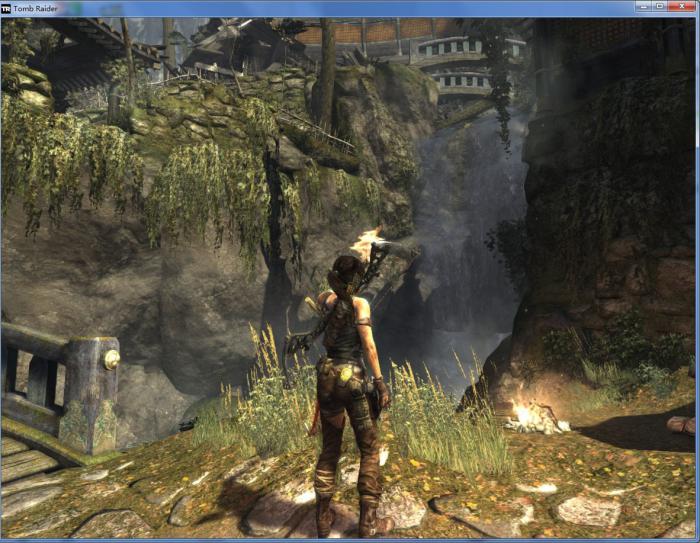Close the Tomb Raider window
This screenshot has height=543, width=700.
pos(680,6)
